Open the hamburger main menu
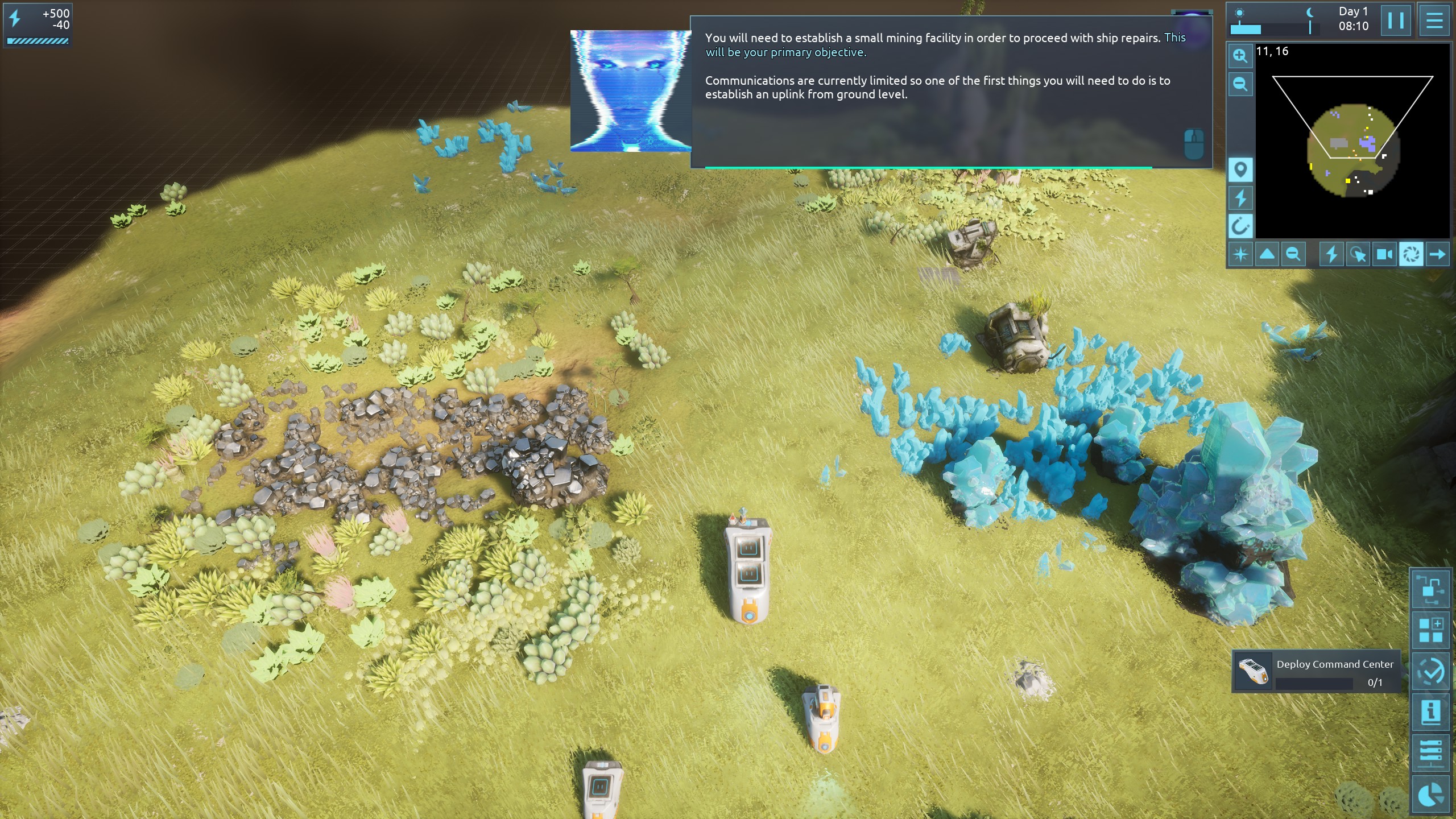Viewport: 1456px width, 819px height. (x=1434, y=21)
